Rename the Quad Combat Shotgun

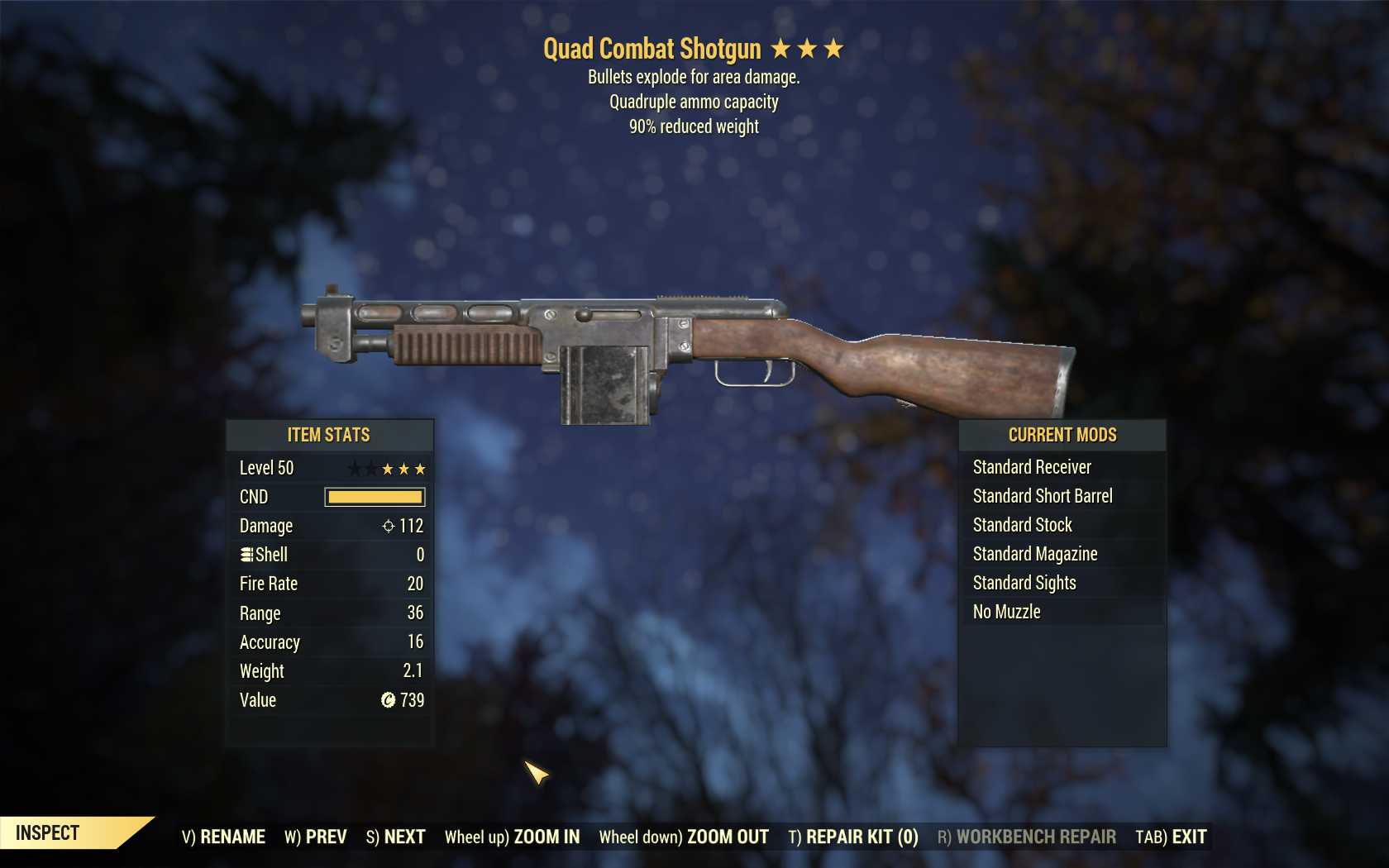tap(223, 837)
